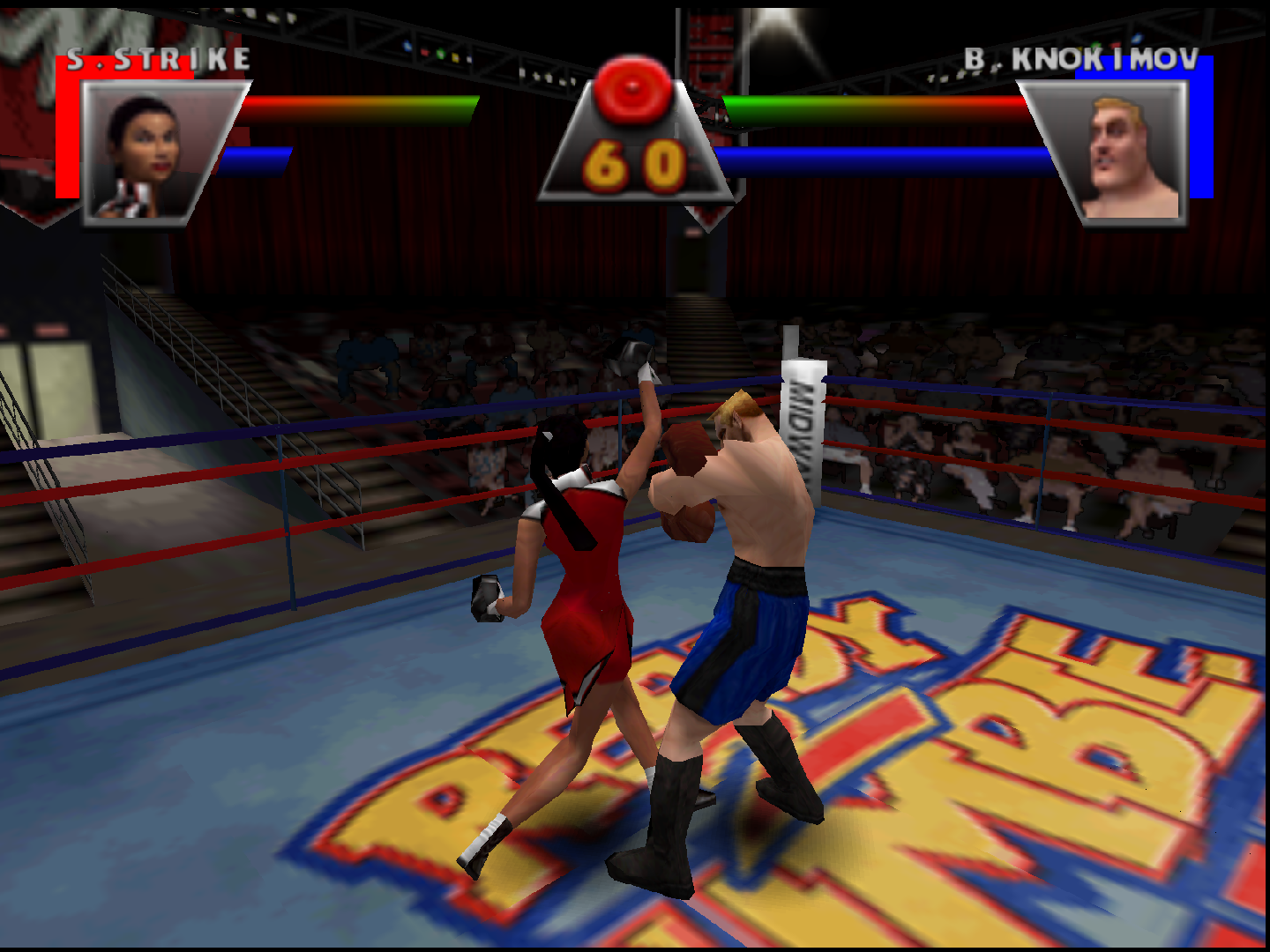1270x952 pixels.
Task: Select S. Strike's fighter portrait
Action: [x=150, y=152]
